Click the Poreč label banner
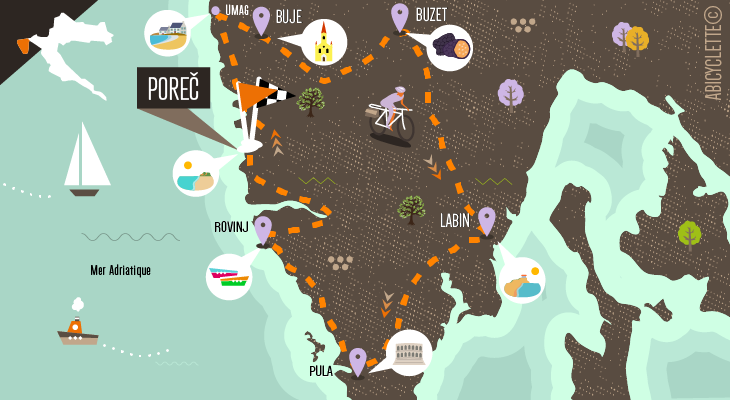 click(173, 88)
